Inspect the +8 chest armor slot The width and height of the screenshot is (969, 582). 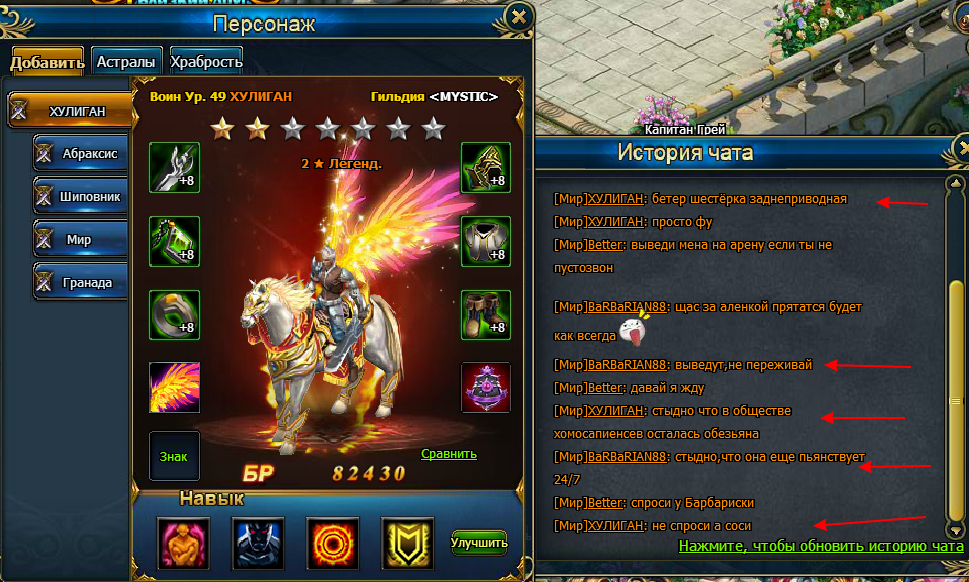click(486, 241)
